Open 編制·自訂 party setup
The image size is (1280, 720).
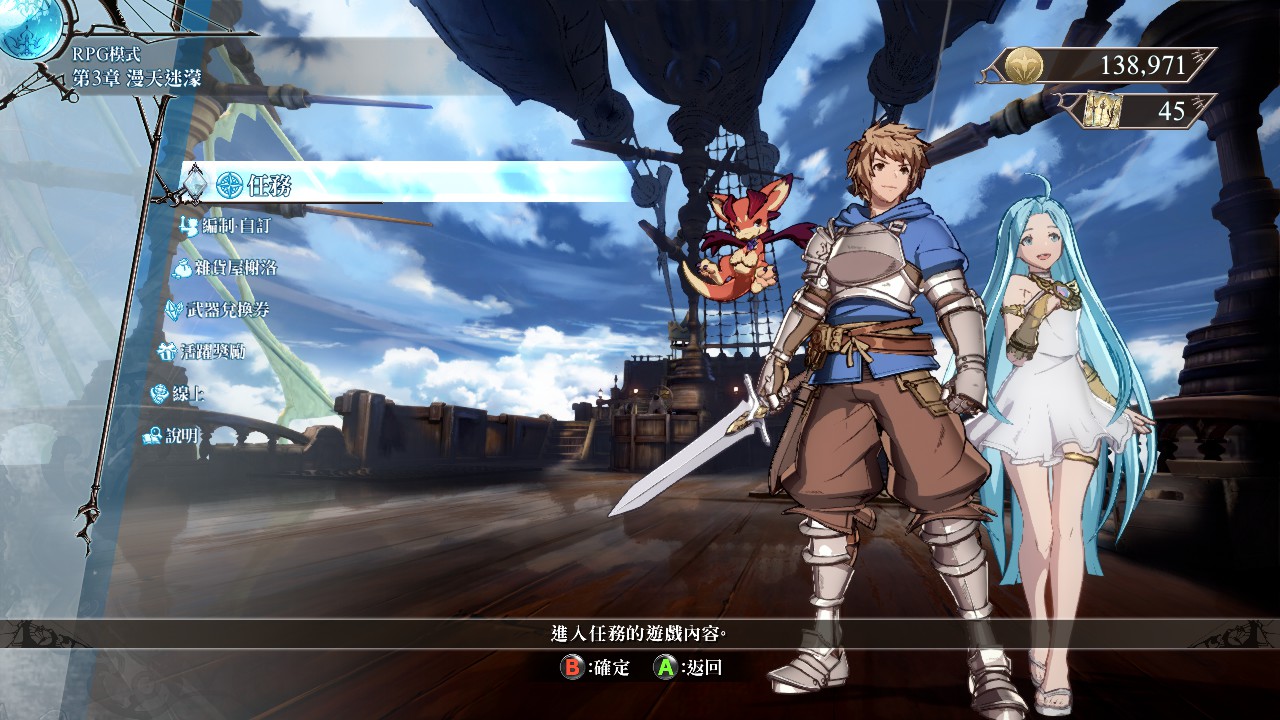coord(227,226)
